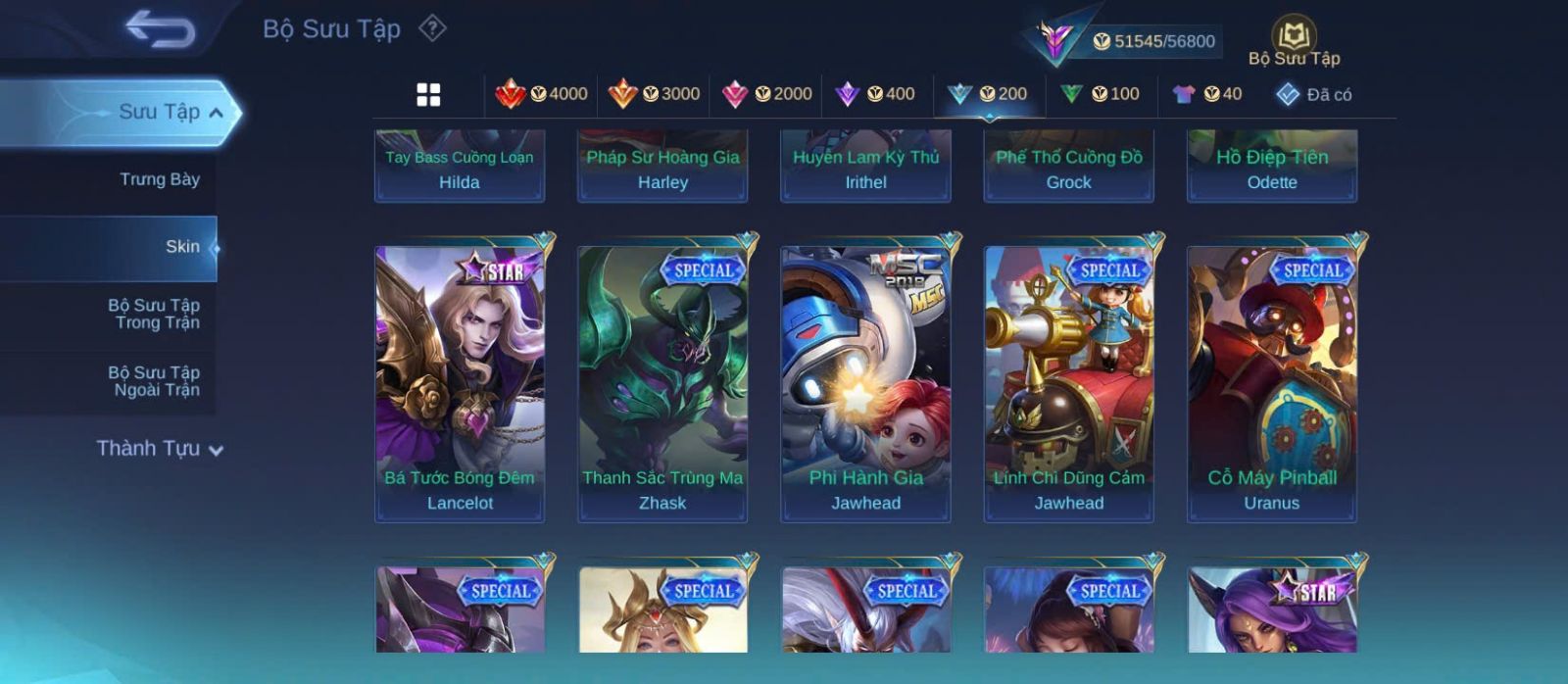Switch to the 100 point tier tab
1568x684 pixels.
point(1100,94)
